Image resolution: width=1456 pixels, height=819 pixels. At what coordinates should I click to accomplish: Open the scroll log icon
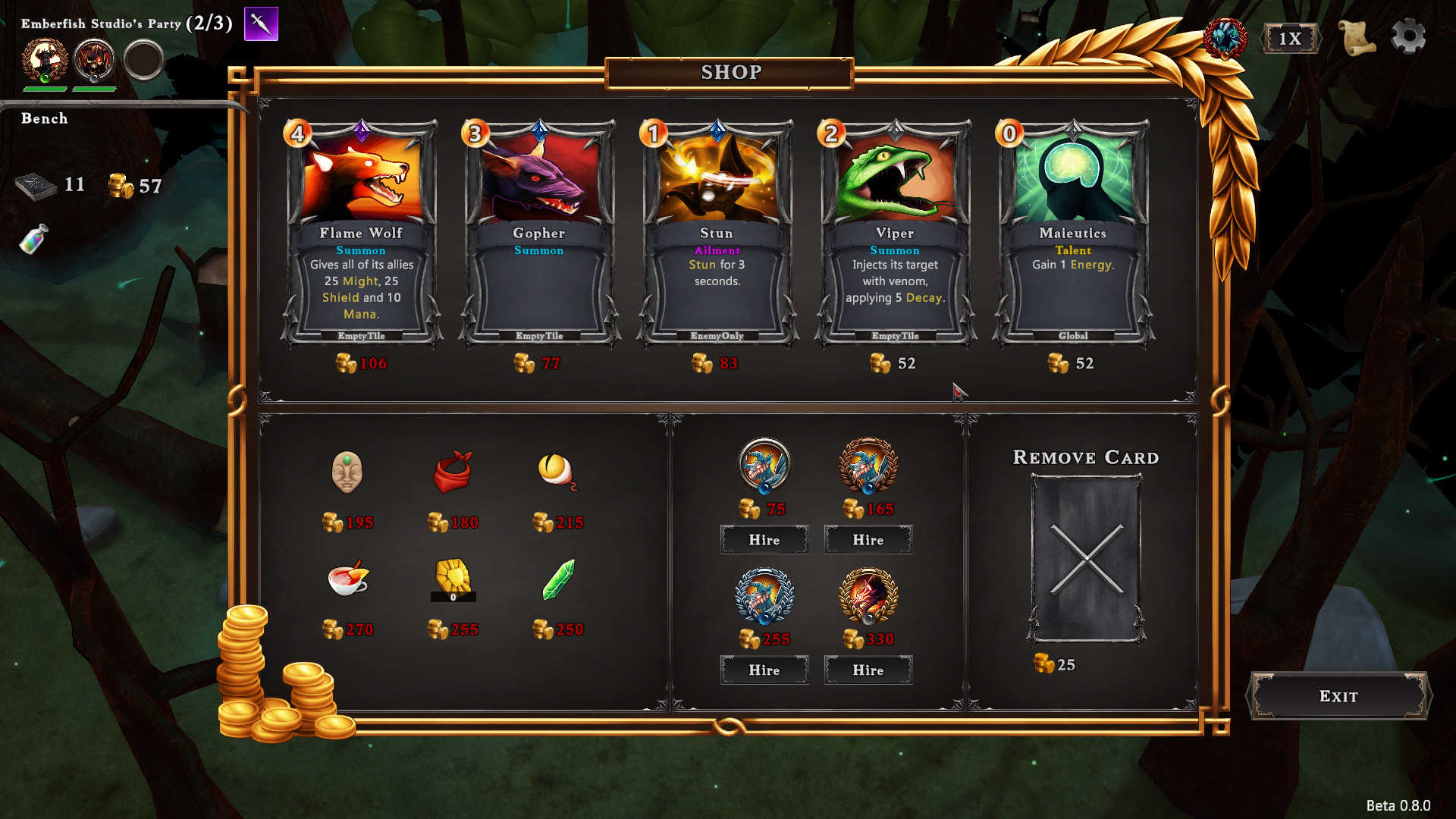click(1357, 37)
